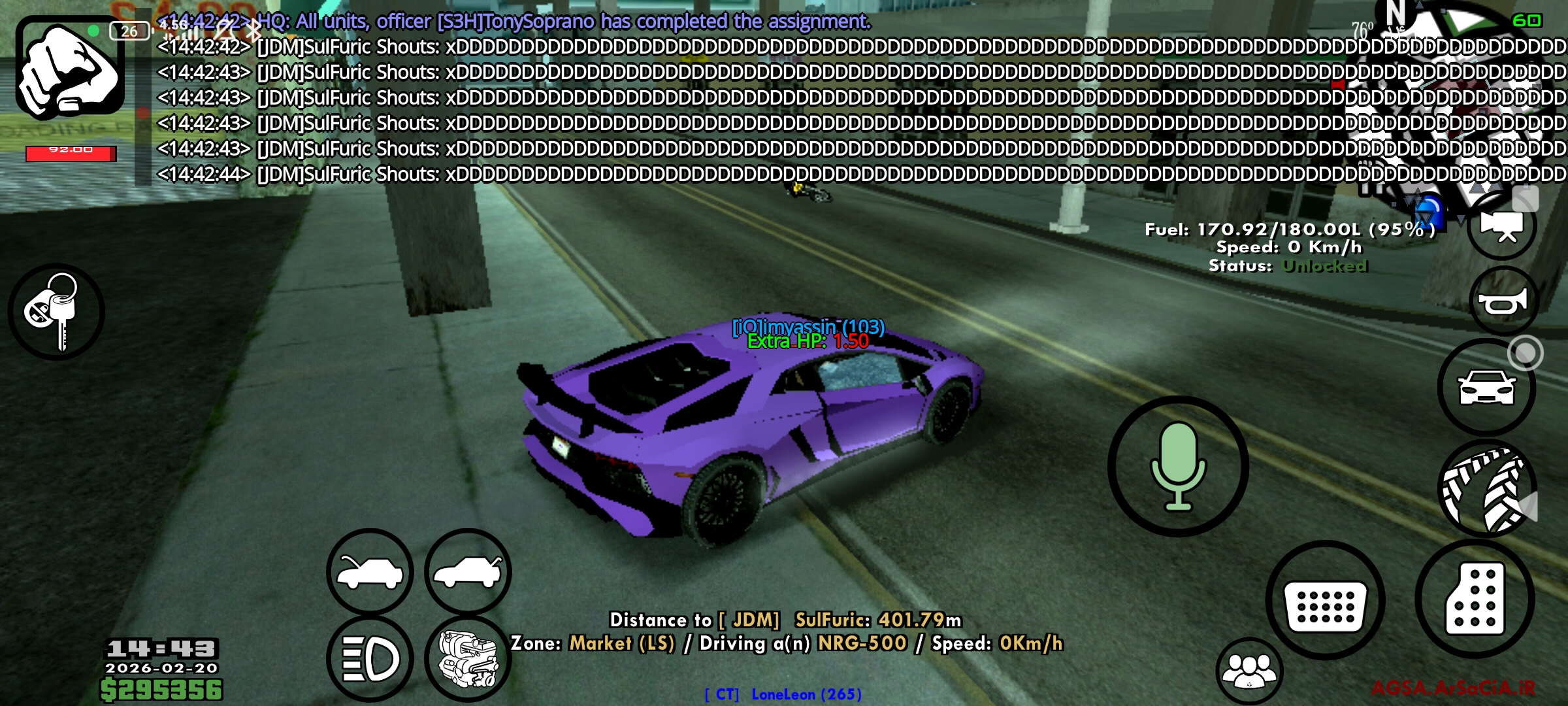Tap the vehicle keys icon
This screenshot has width=1568, height=706.
pos(57,312)
